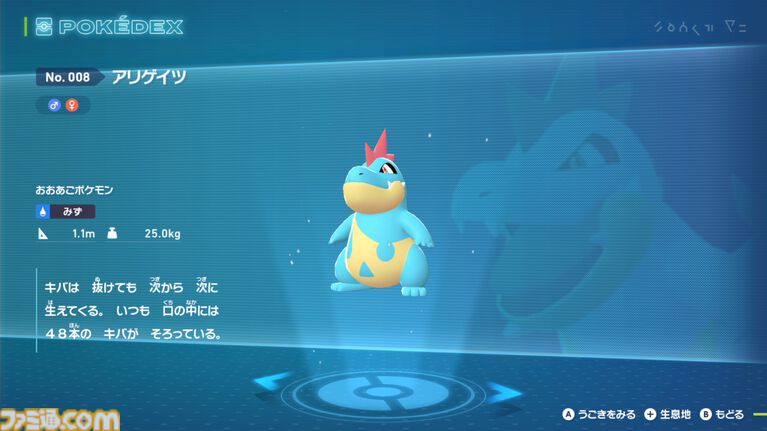This screenshot has width=767, height=431.
Task: Go to previous Pokémon with left arrow
Action: pos(272,382)
